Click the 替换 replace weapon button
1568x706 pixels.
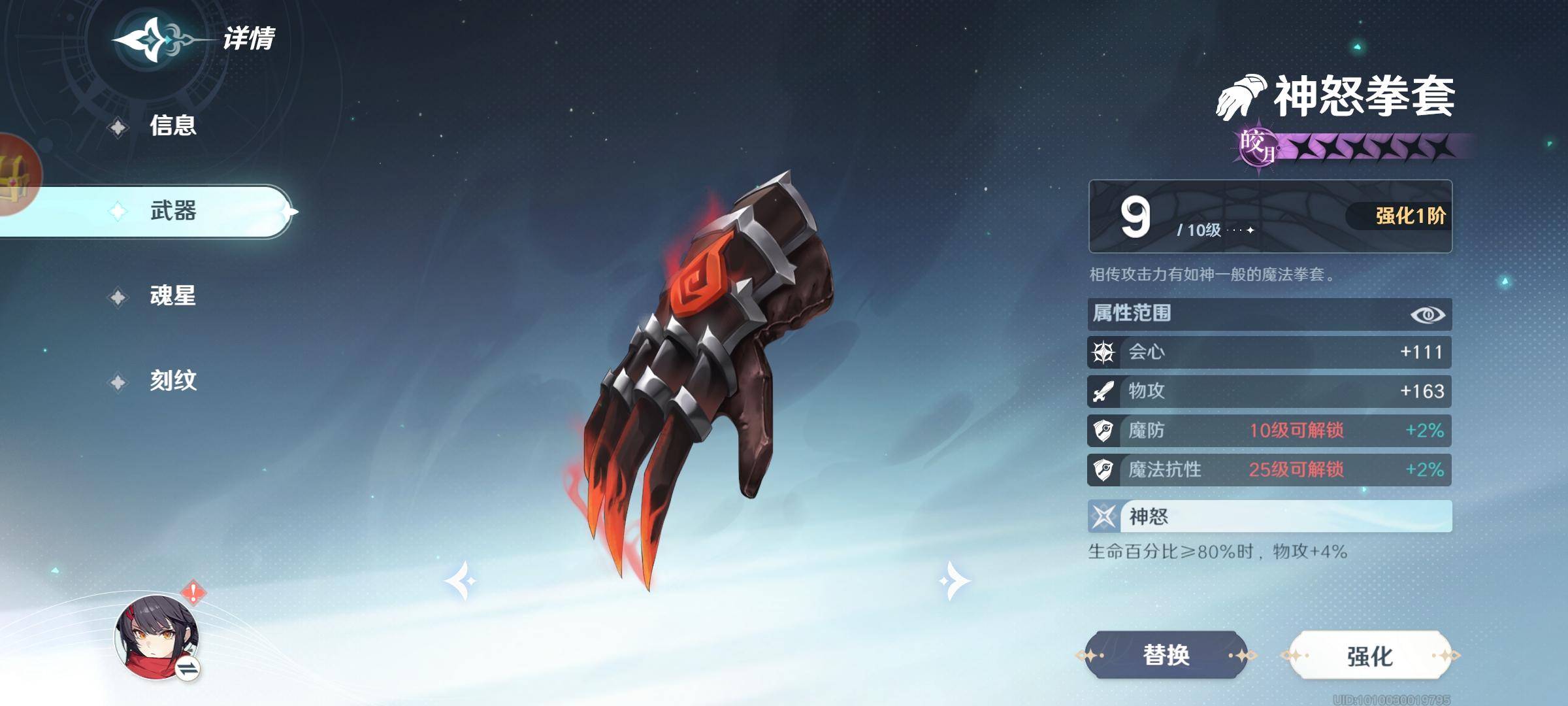[1166, 655]
